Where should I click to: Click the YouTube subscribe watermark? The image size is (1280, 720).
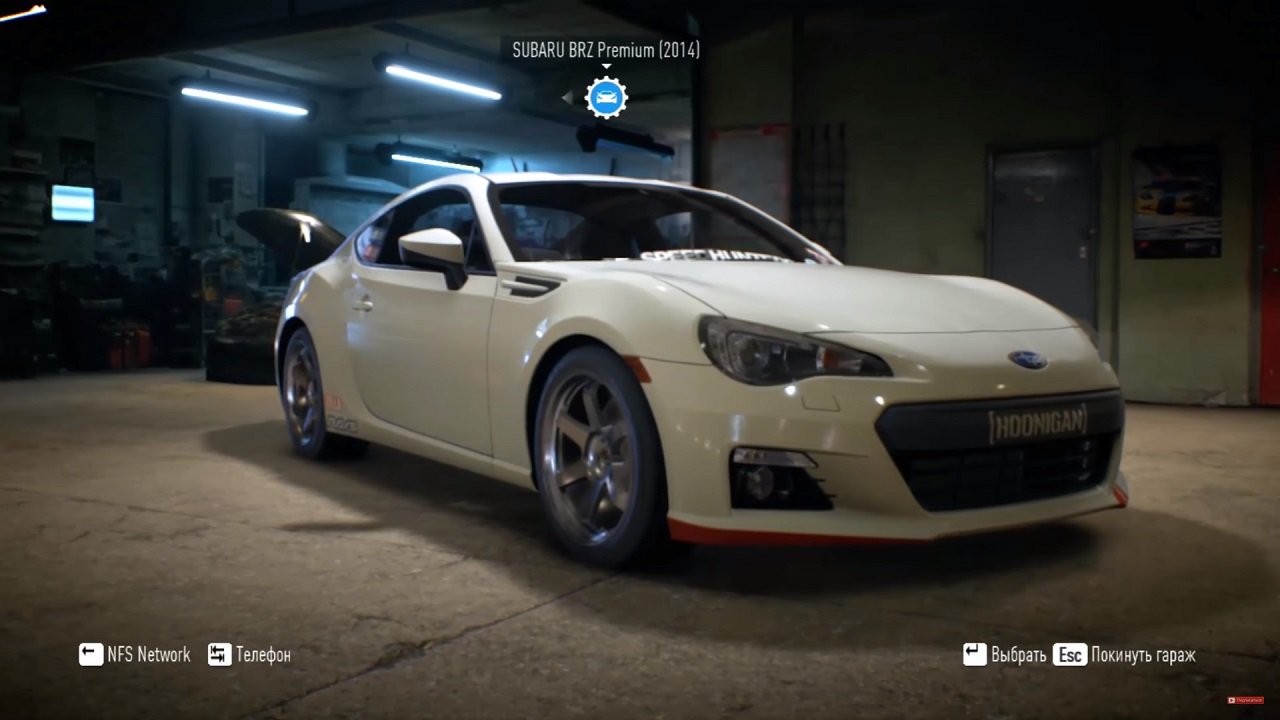(x=1245, y=700)
